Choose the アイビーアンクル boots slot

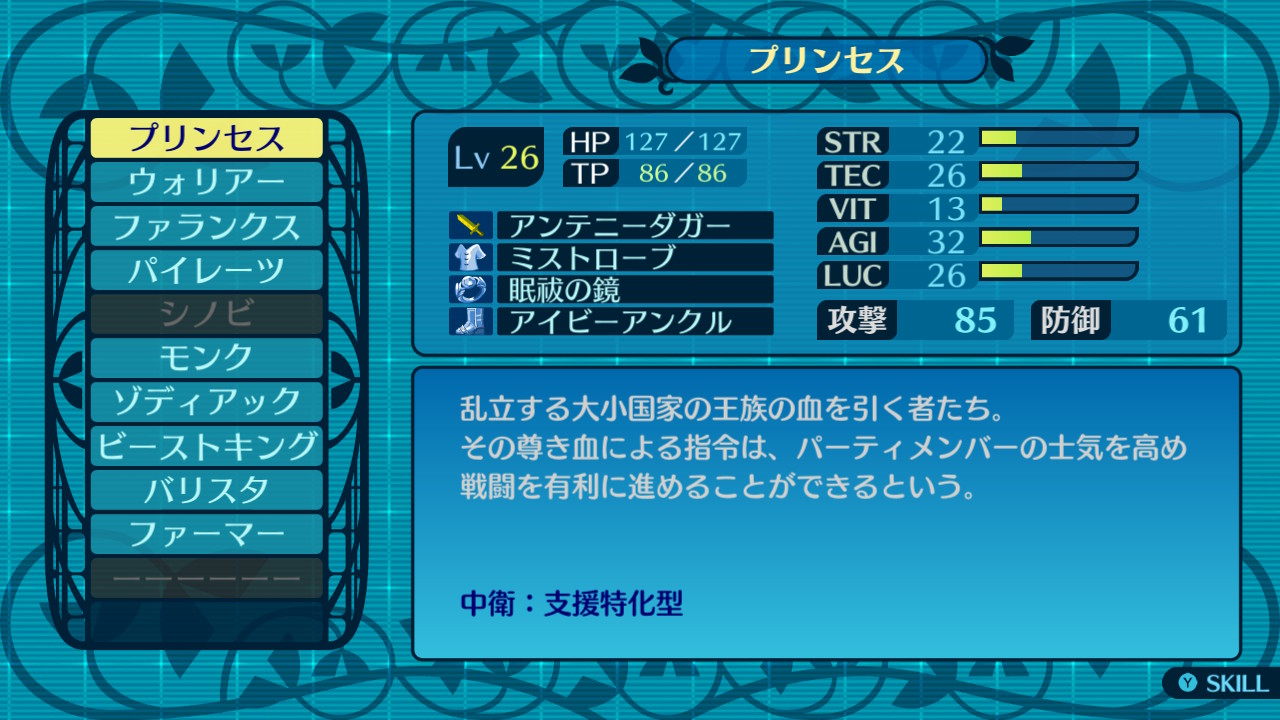point(634,321)
